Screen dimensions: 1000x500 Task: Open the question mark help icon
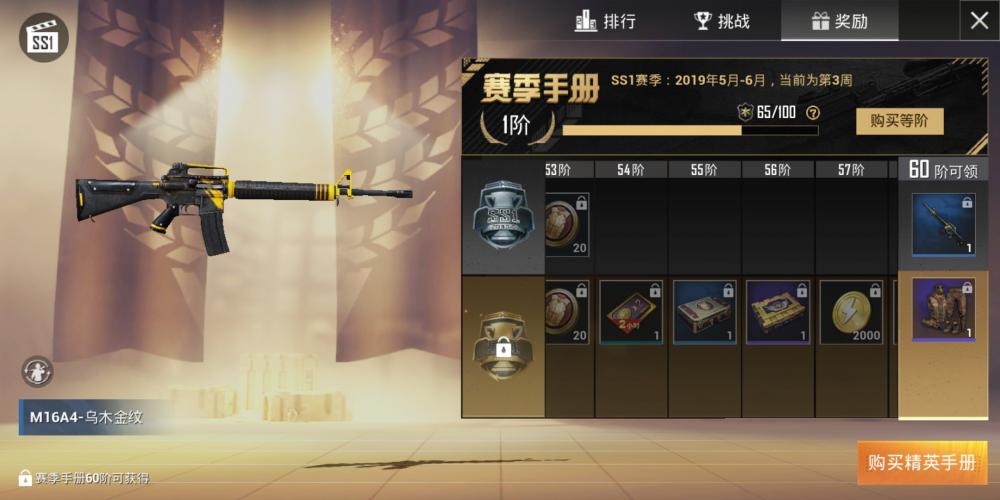813,112
